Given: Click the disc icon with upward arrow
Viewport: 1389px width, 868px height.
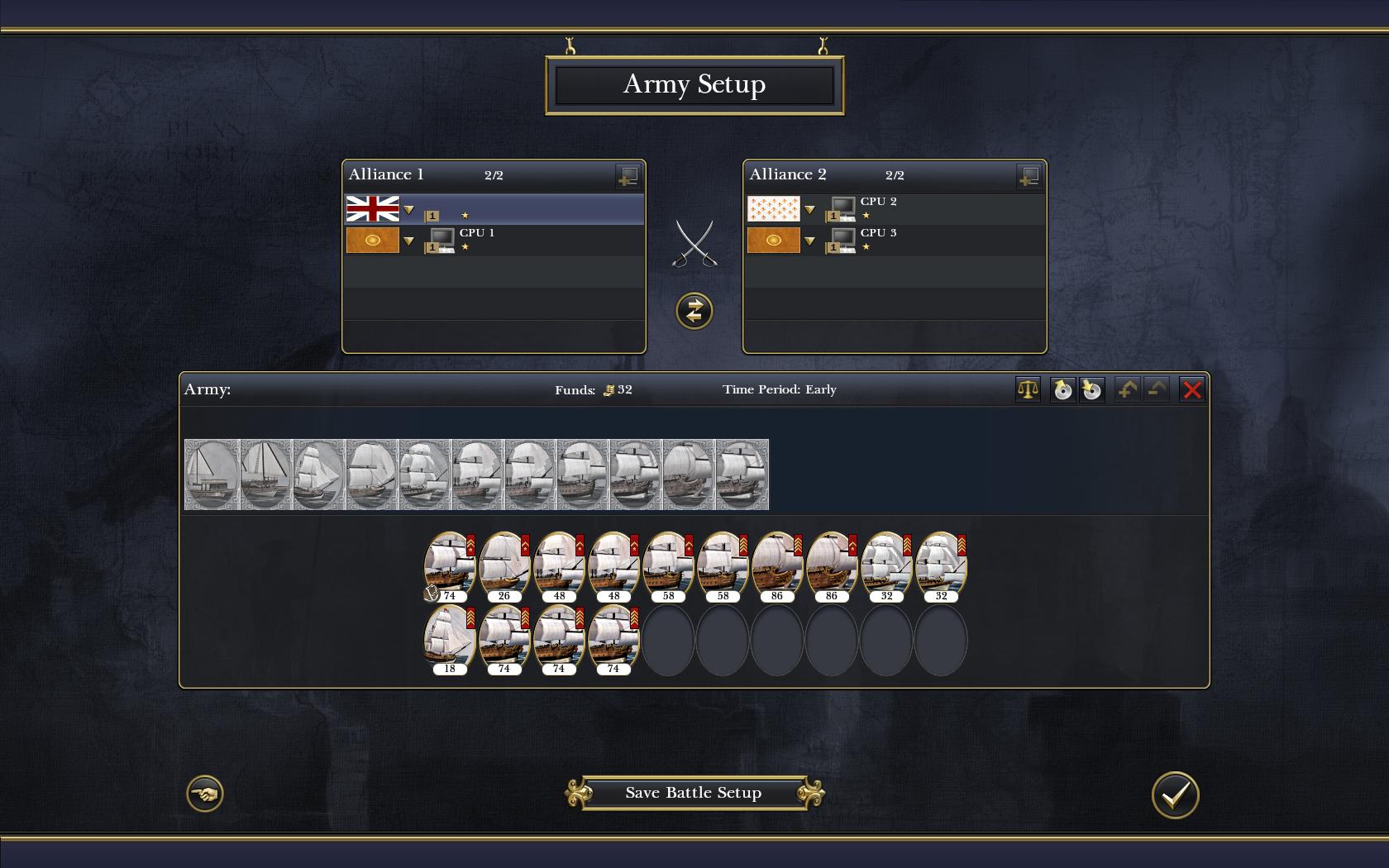Looking at the screenshot, I should (x=1062, y=389).
